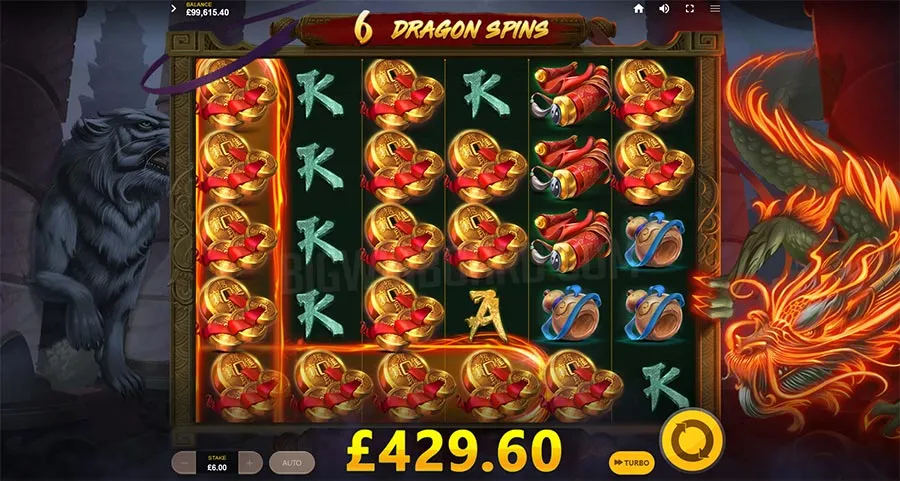Screen dimensions: 900x481
Task: Enter fullscreen mode
Action: coord(690,9)
